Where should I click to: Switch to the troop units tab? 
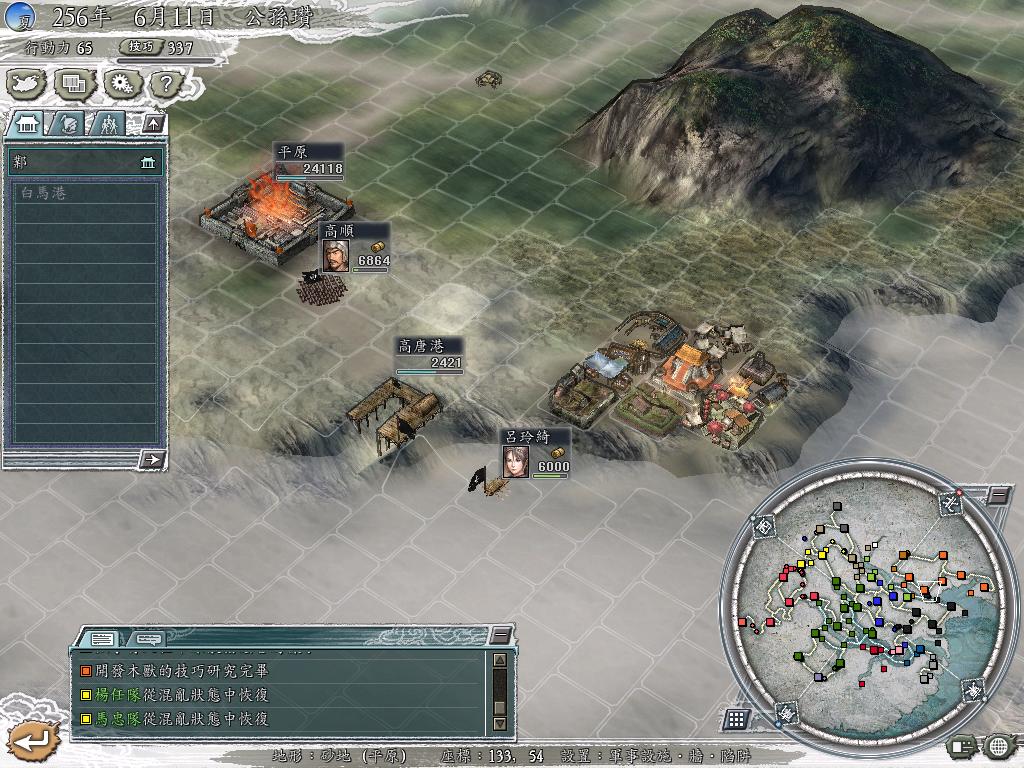click(x=108, y=124)
